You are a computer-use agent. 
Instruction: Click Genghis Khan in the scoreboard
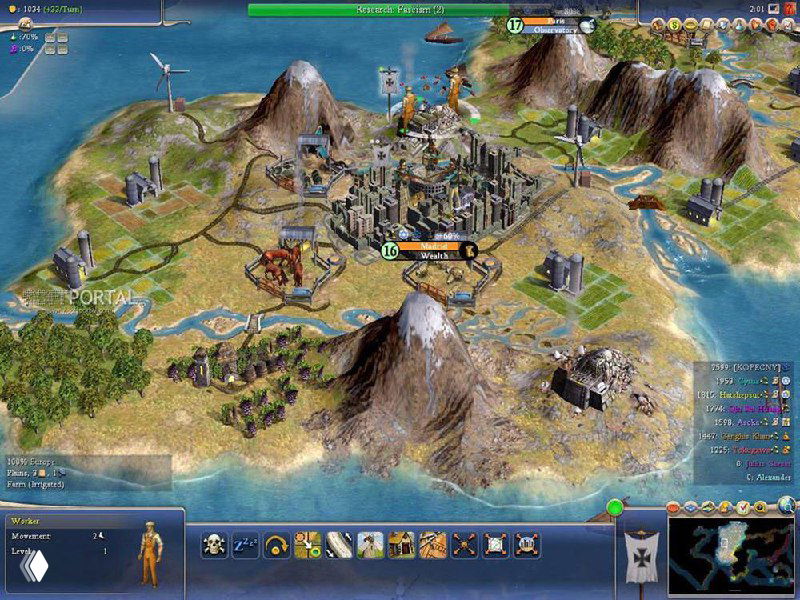point(745,437)
